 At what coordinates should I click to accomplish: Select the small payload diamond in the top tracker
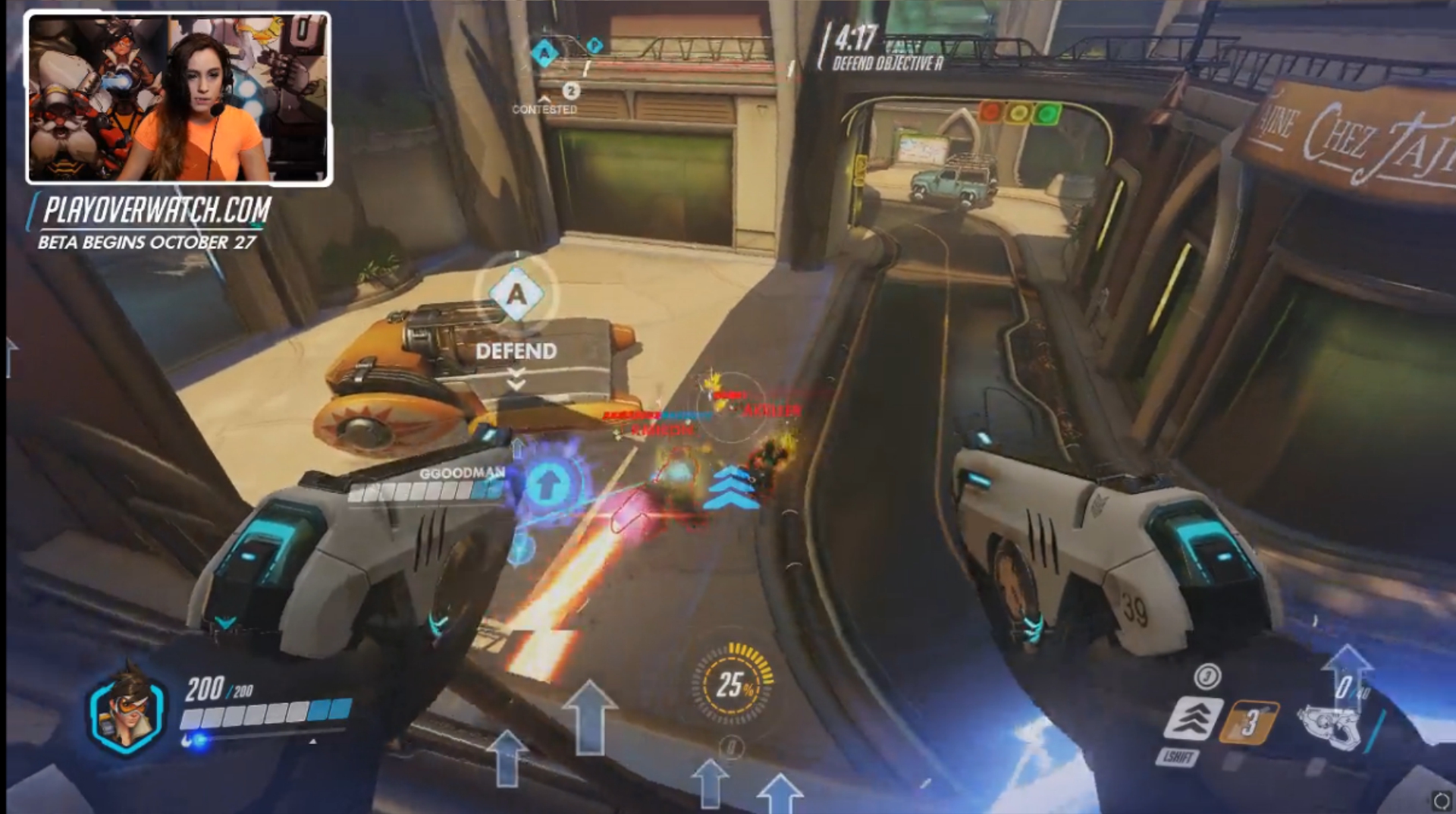click(595, 46)
